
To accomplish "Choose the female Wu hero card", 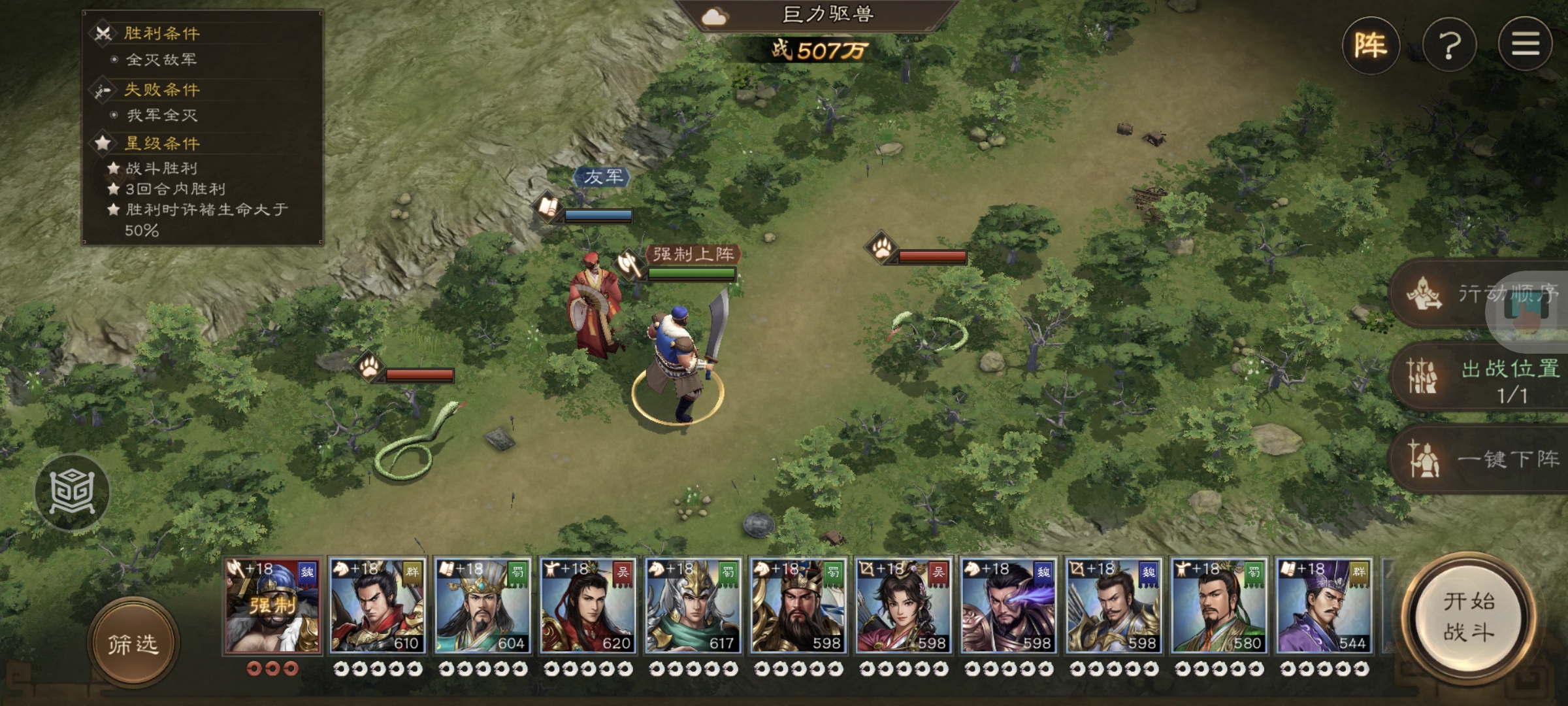I will pyautogui.click(x=904, y=605).
